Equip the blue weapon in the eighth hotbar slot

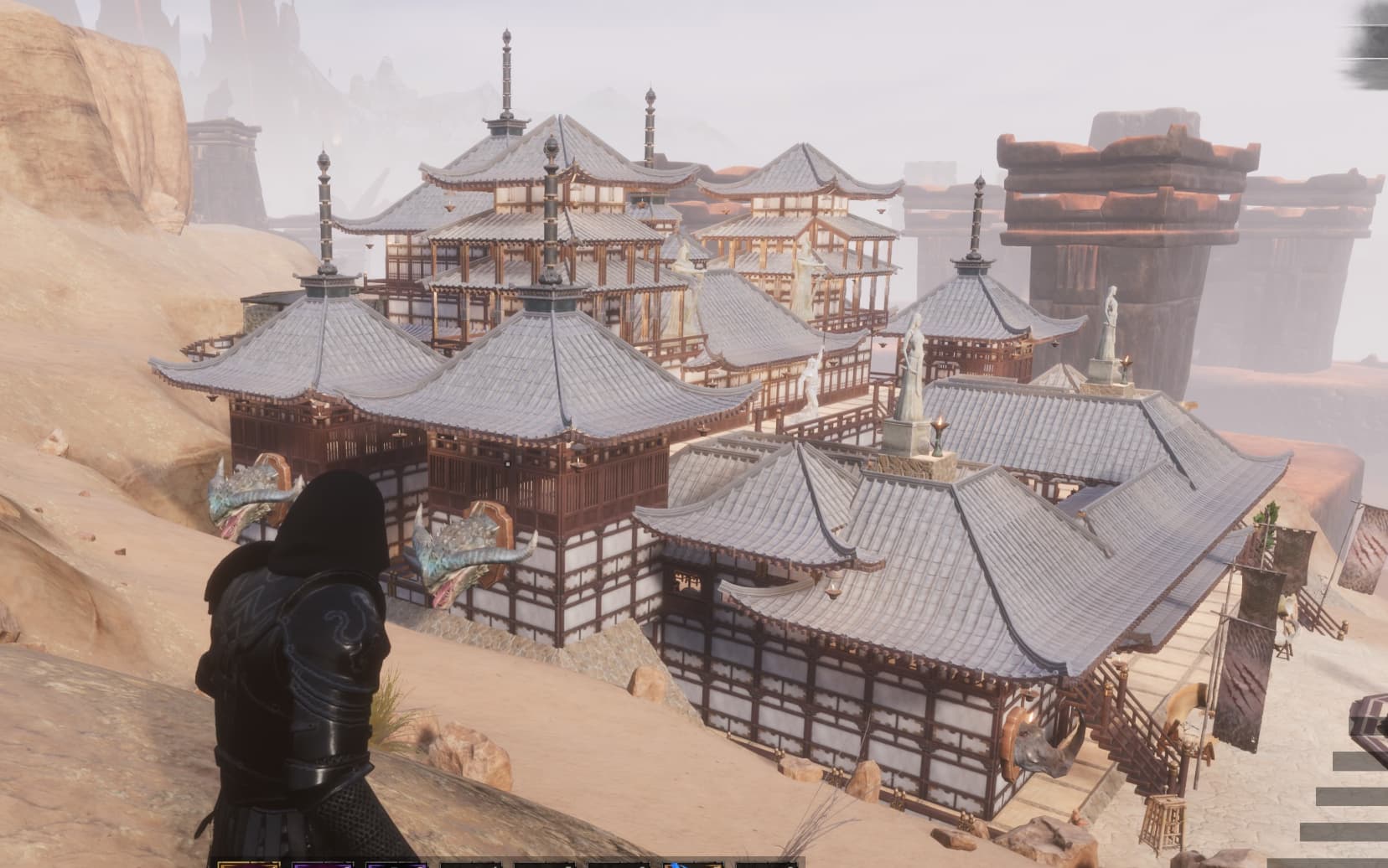[x=469, y=863]
